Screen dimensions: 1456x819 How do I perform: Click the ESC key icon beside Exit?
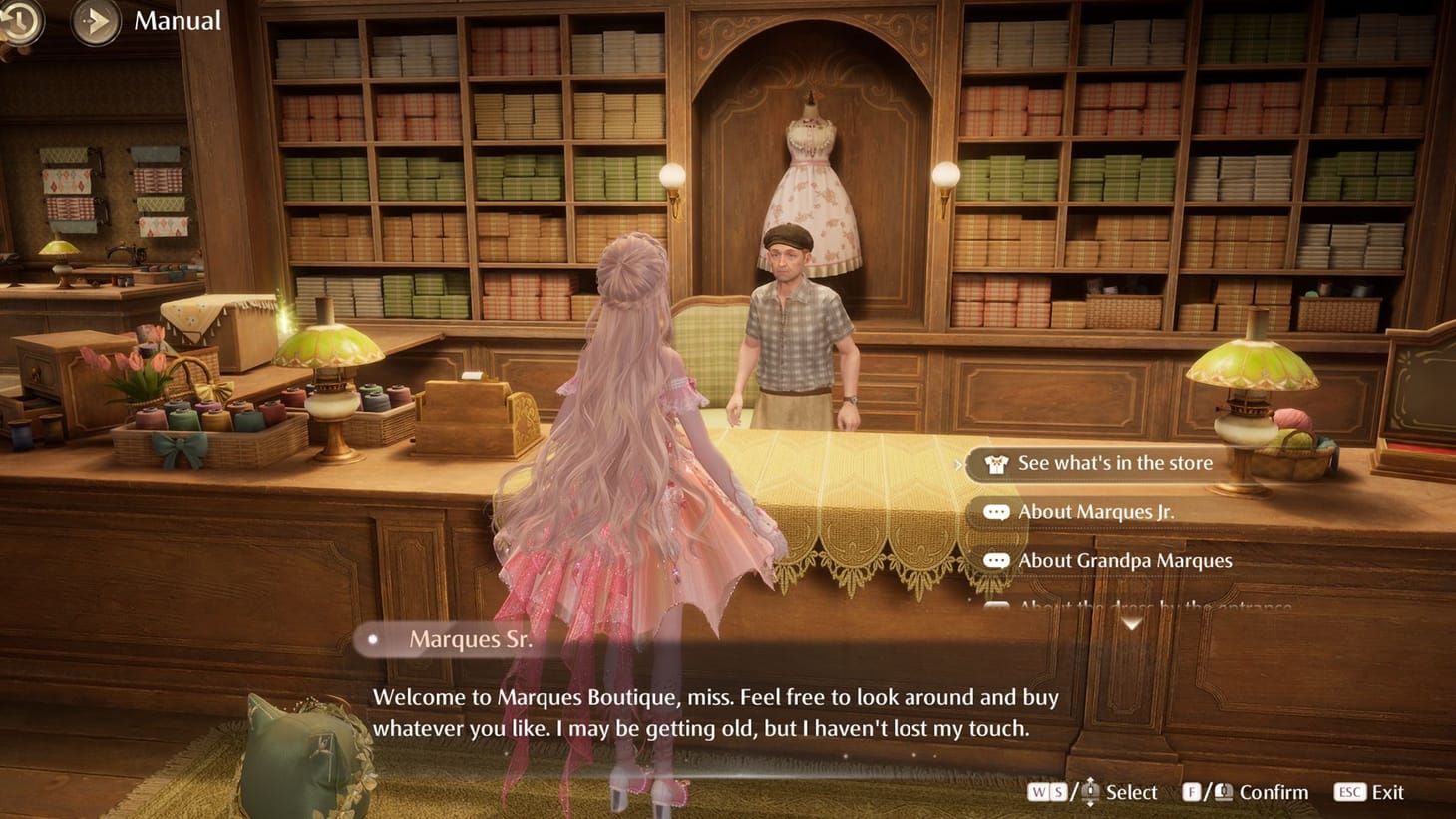[1350, 792]
